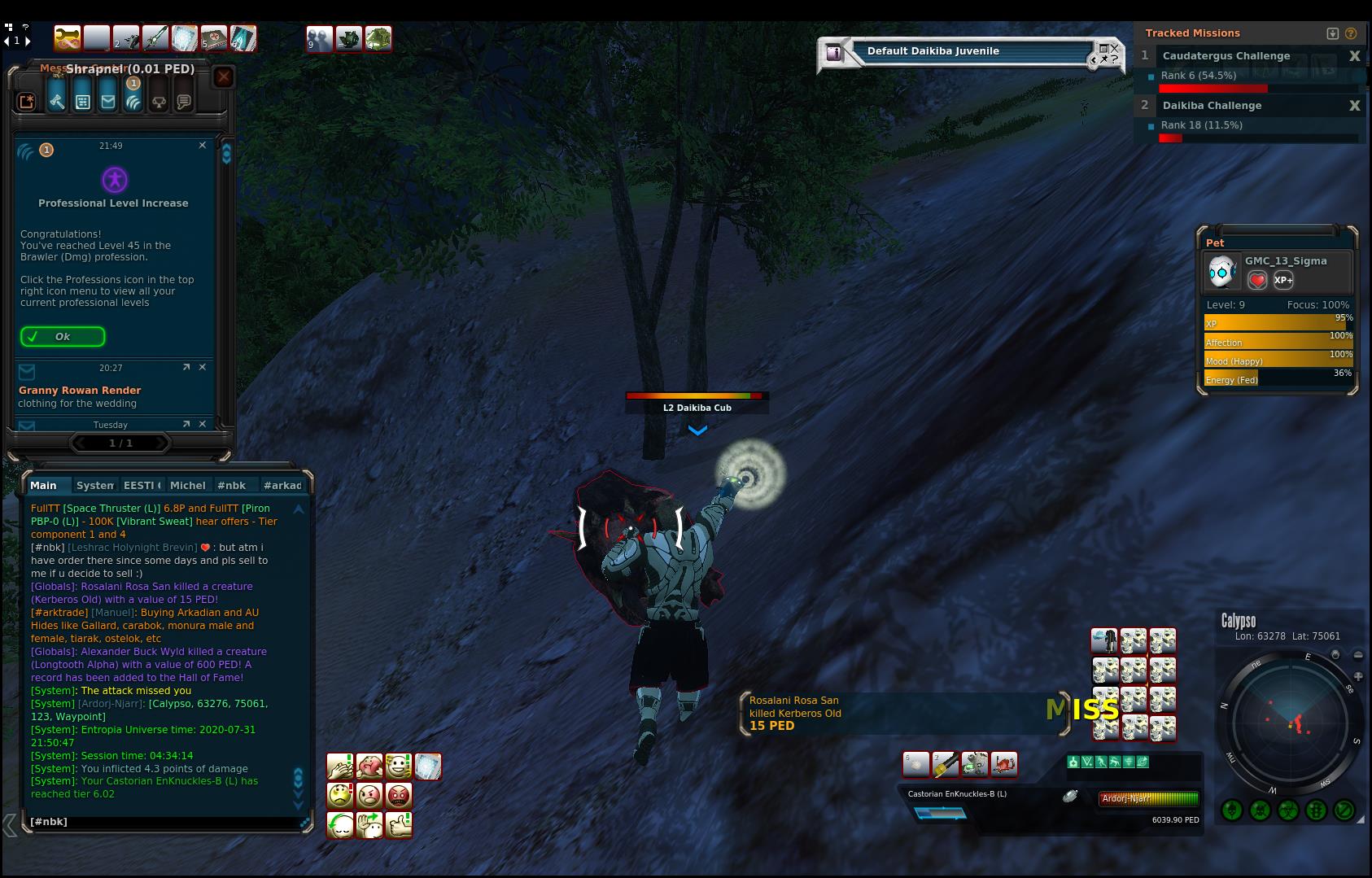Stop tracking the Daikiba Challenge mission
Image resolution: width=1372 pixels, height=878 pixels.
tap(1355, 106)
